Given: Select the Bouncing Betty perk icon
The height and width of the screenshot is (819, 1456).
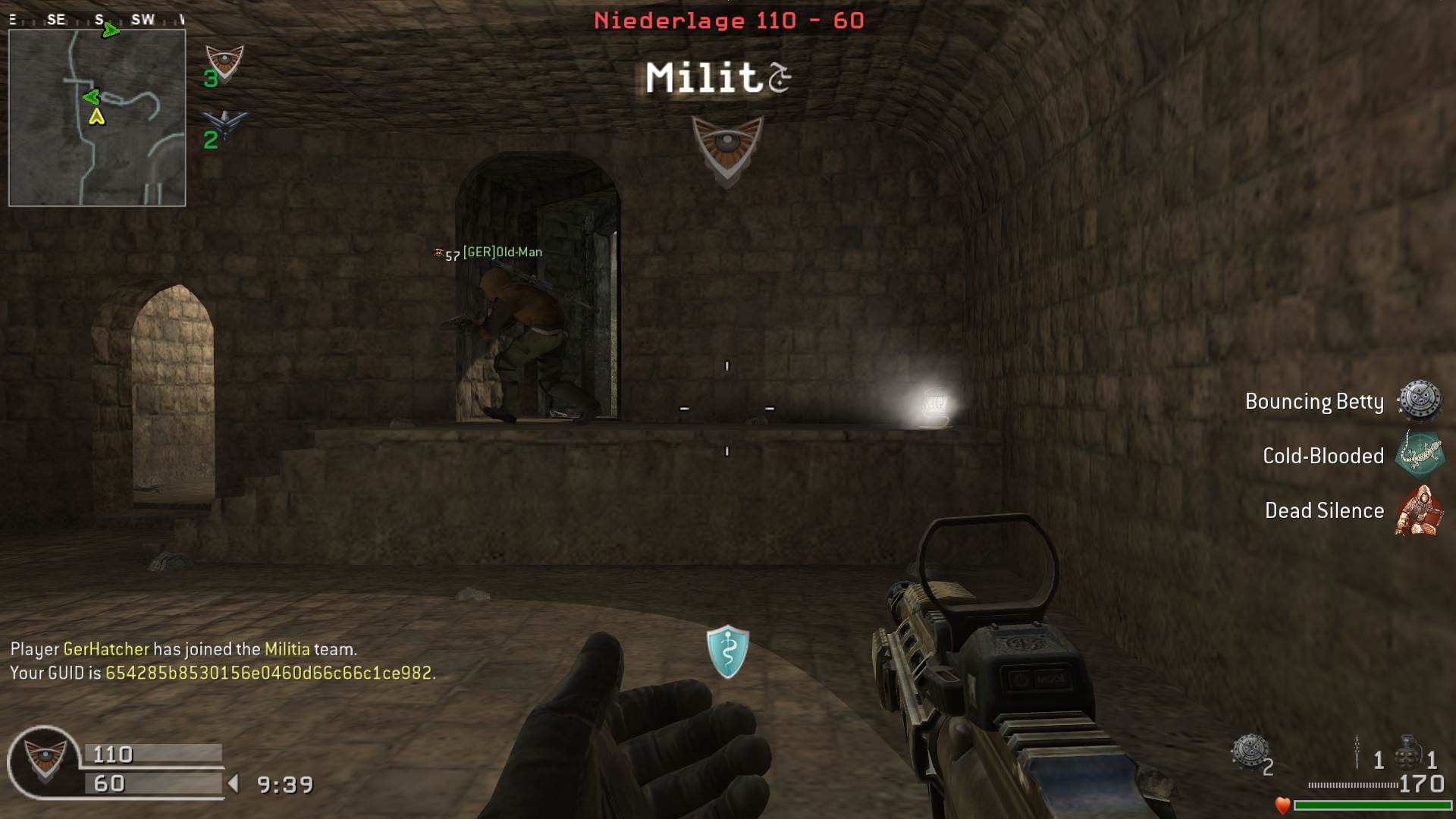Looking at the screenshot, I should [1419, 401].
